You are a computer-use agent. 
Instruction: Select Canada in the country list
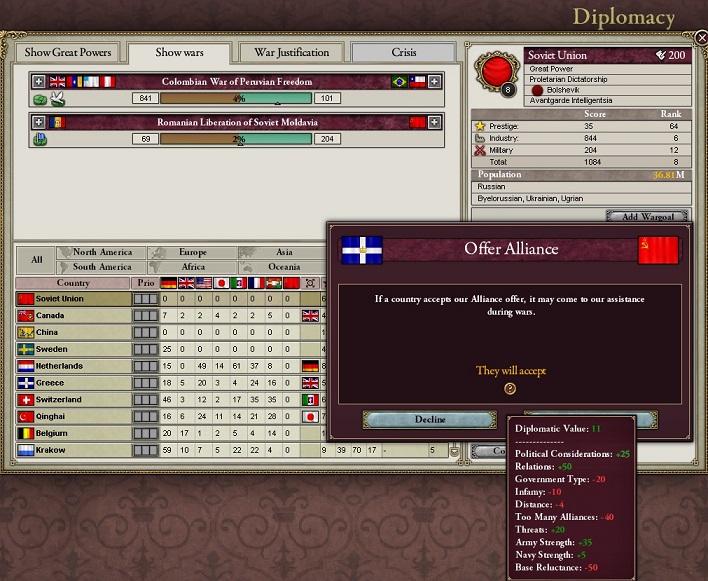(x=73, y=316)
